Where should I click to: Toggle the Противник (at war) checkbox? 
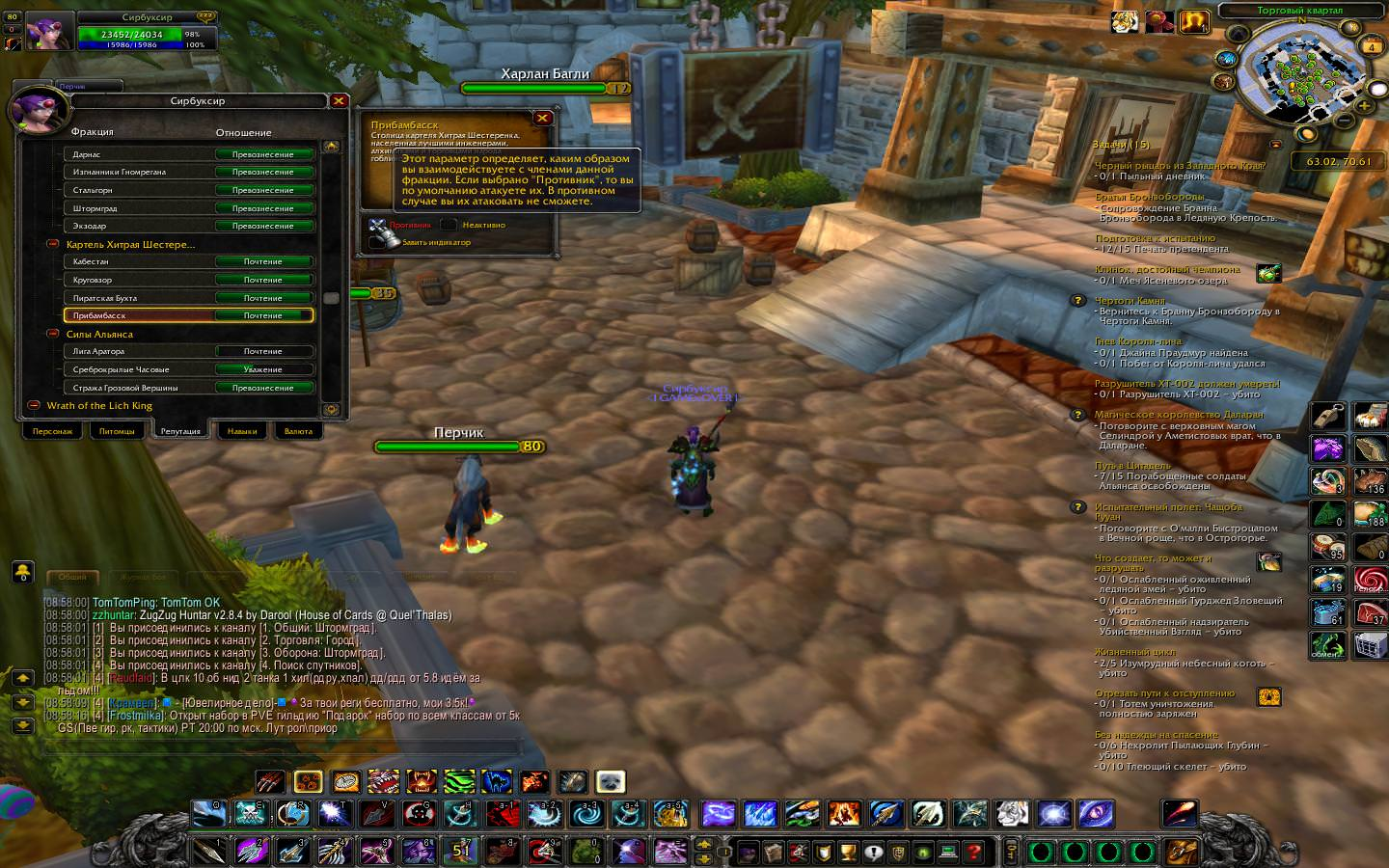pos(377,225)
